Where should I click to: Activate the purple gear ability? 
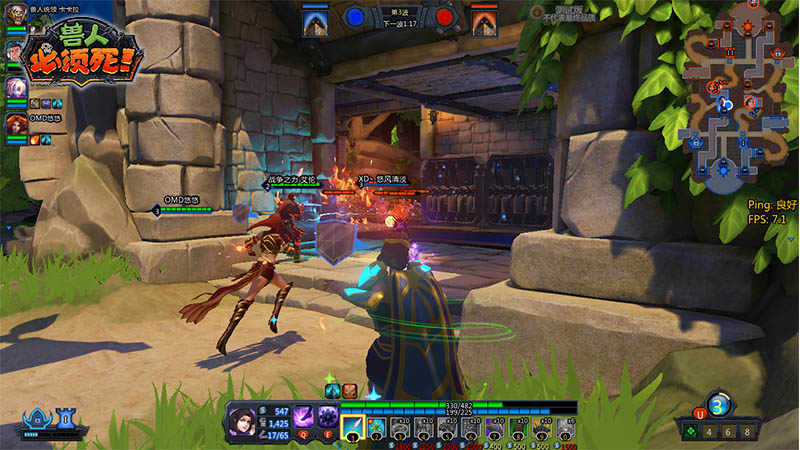tap(326, 416)
